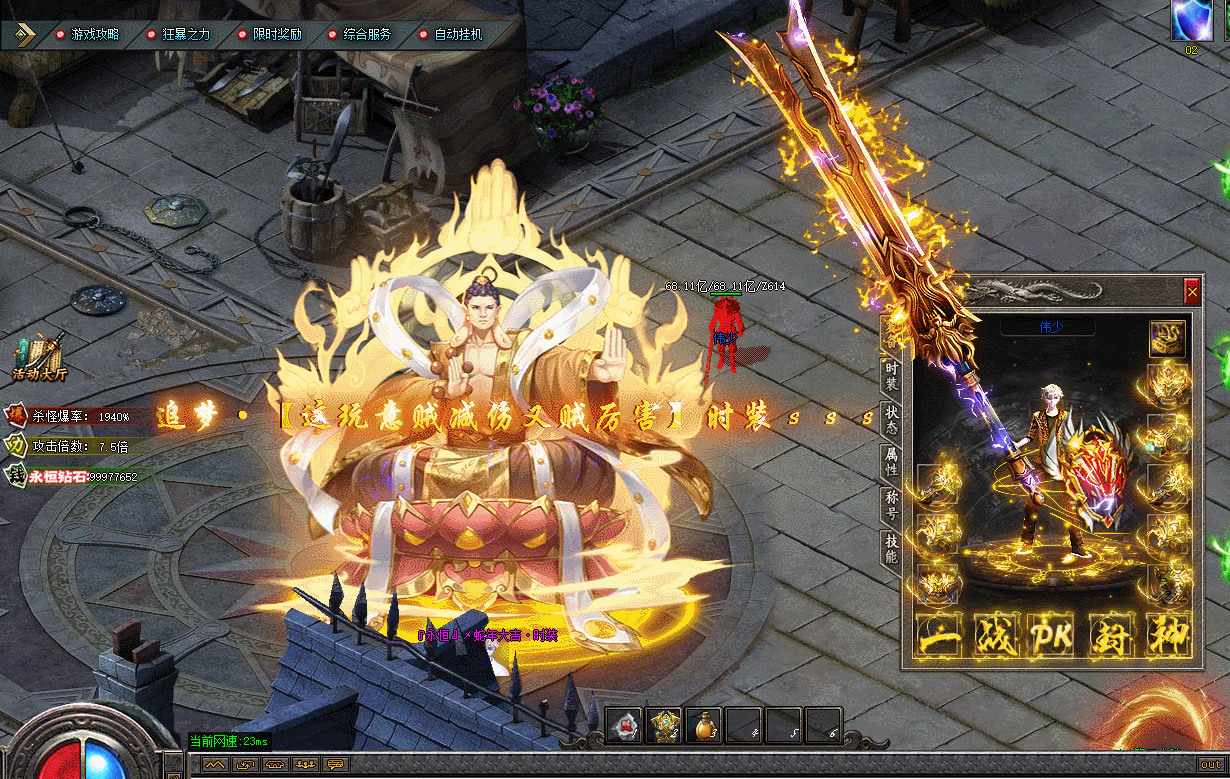Open the 属性 attributes tab
This screenshot has width=1230, height=779.
click(891, 461)
